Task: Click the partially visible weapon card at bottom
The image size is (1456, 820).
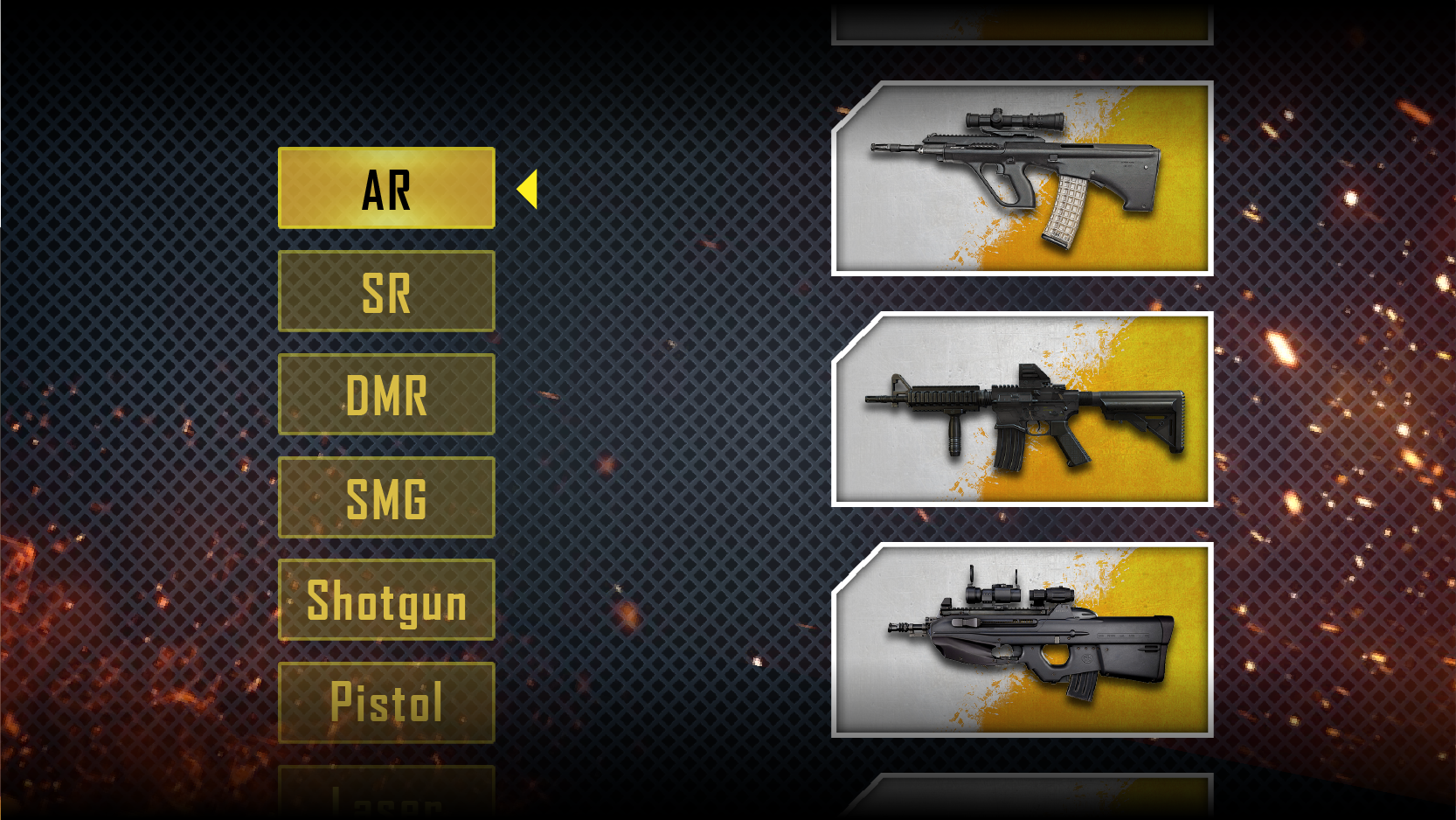Action: [1023, 800]
